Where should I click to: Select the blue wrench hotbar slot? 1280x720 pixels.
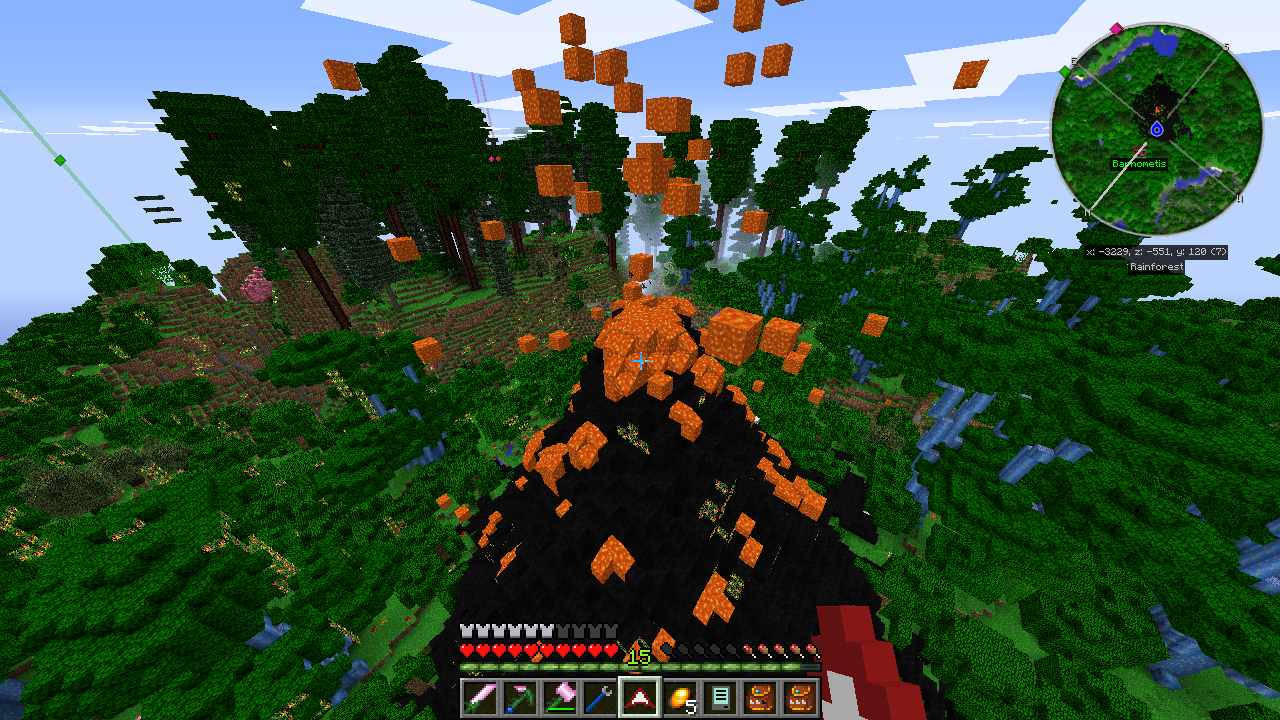pyautogui.click(x=598, y=696)
